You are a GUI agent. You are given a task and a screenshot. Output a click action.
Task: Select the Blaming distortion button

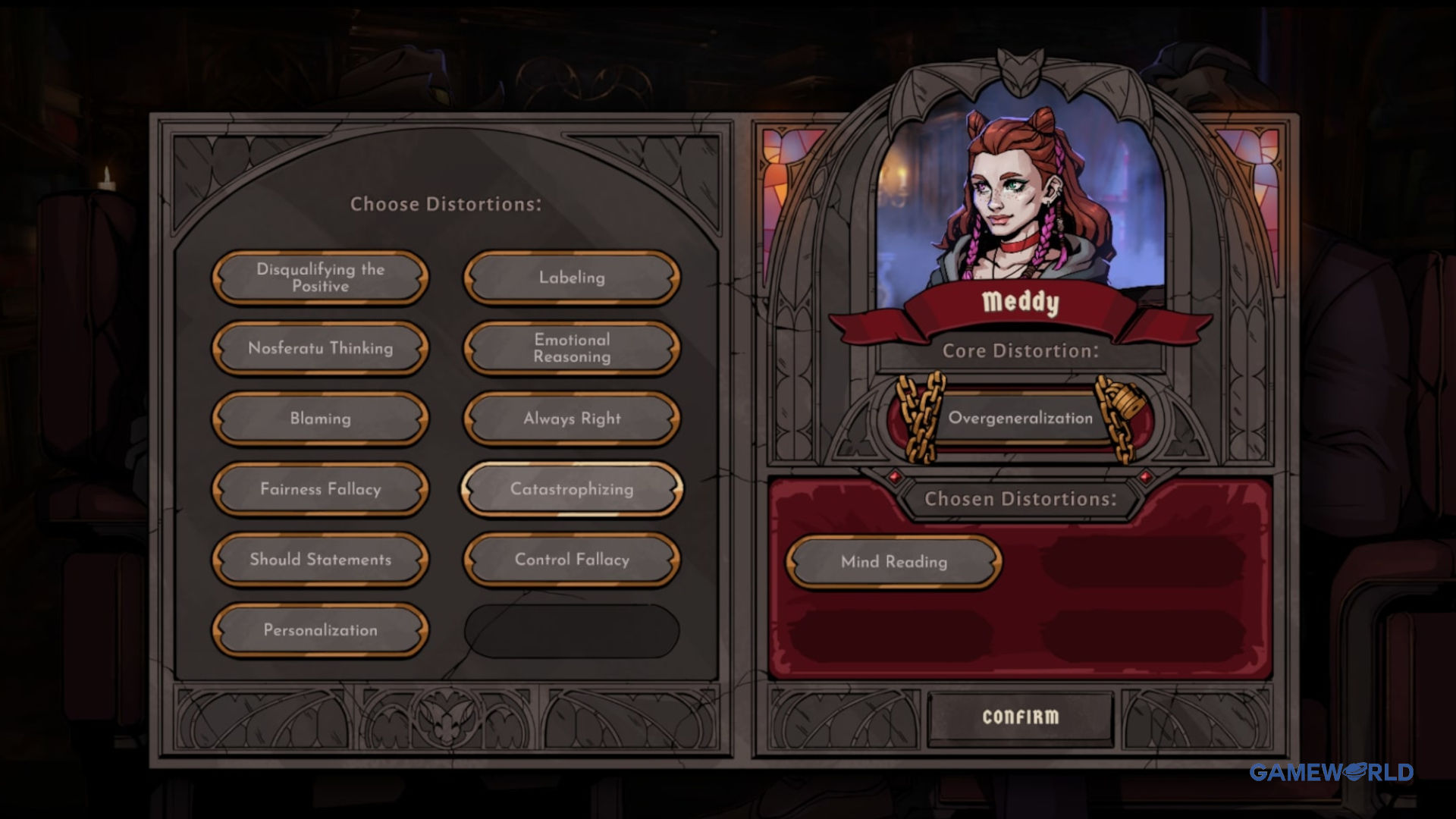320,419
